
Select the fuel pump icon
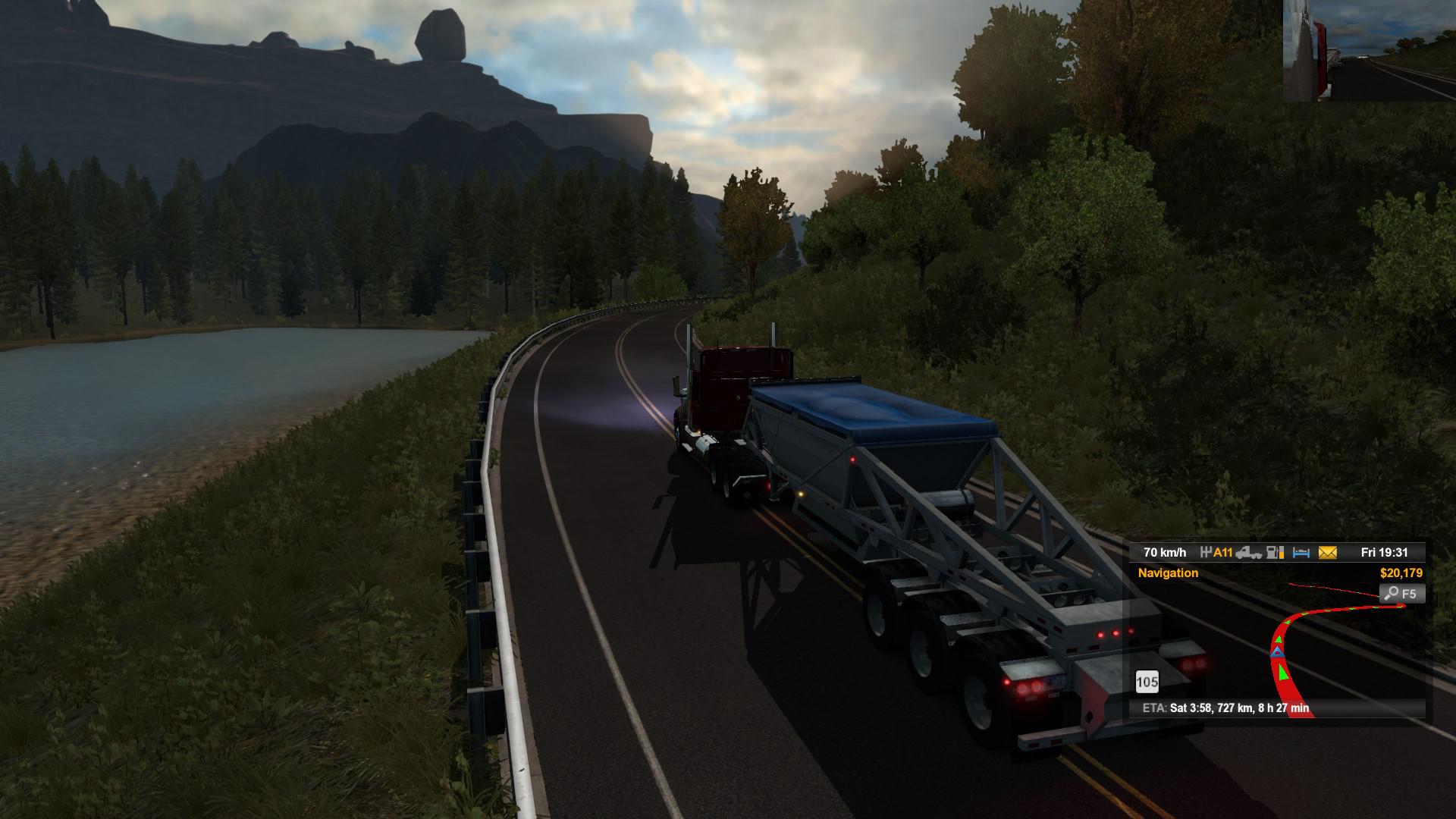pyautogui.click(x=1276, y=553)
